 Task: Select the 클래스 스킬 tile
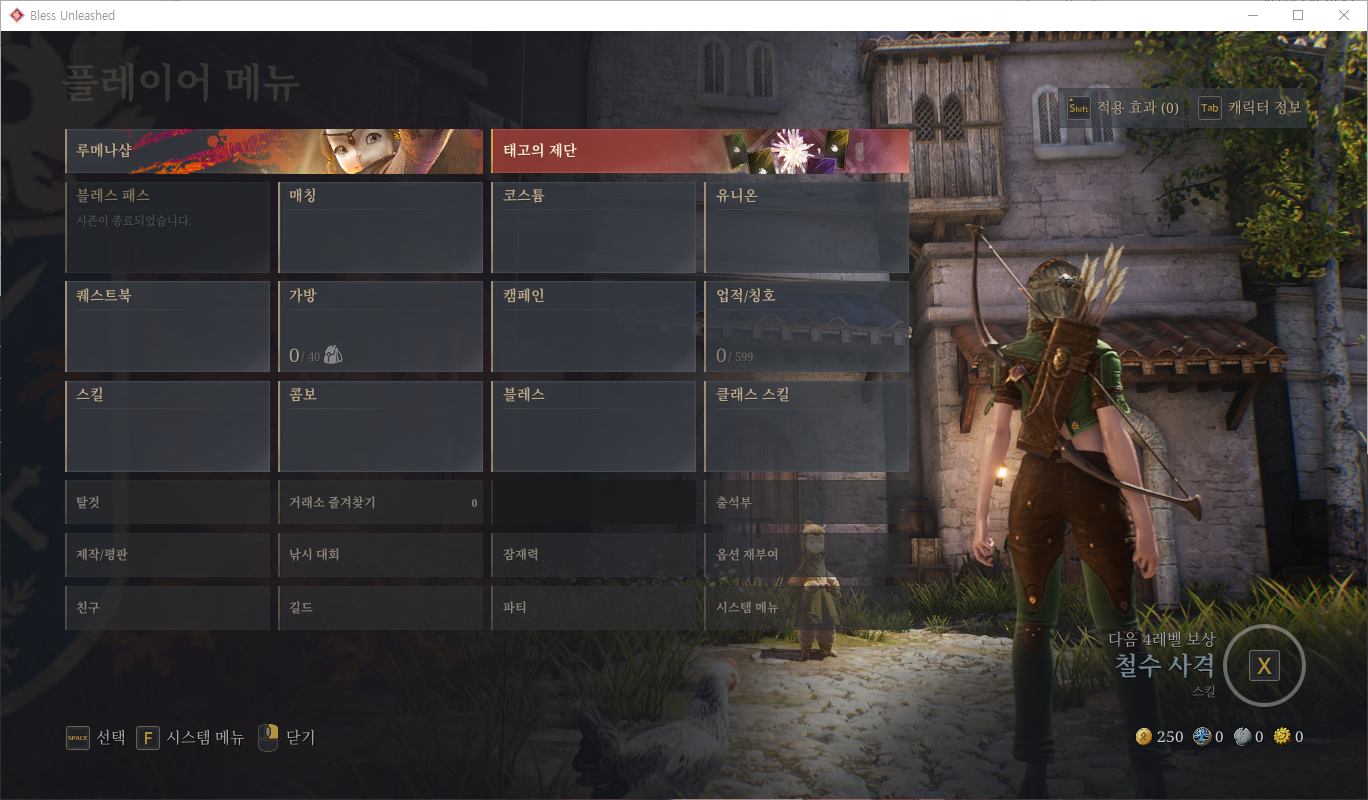(807, 426)
